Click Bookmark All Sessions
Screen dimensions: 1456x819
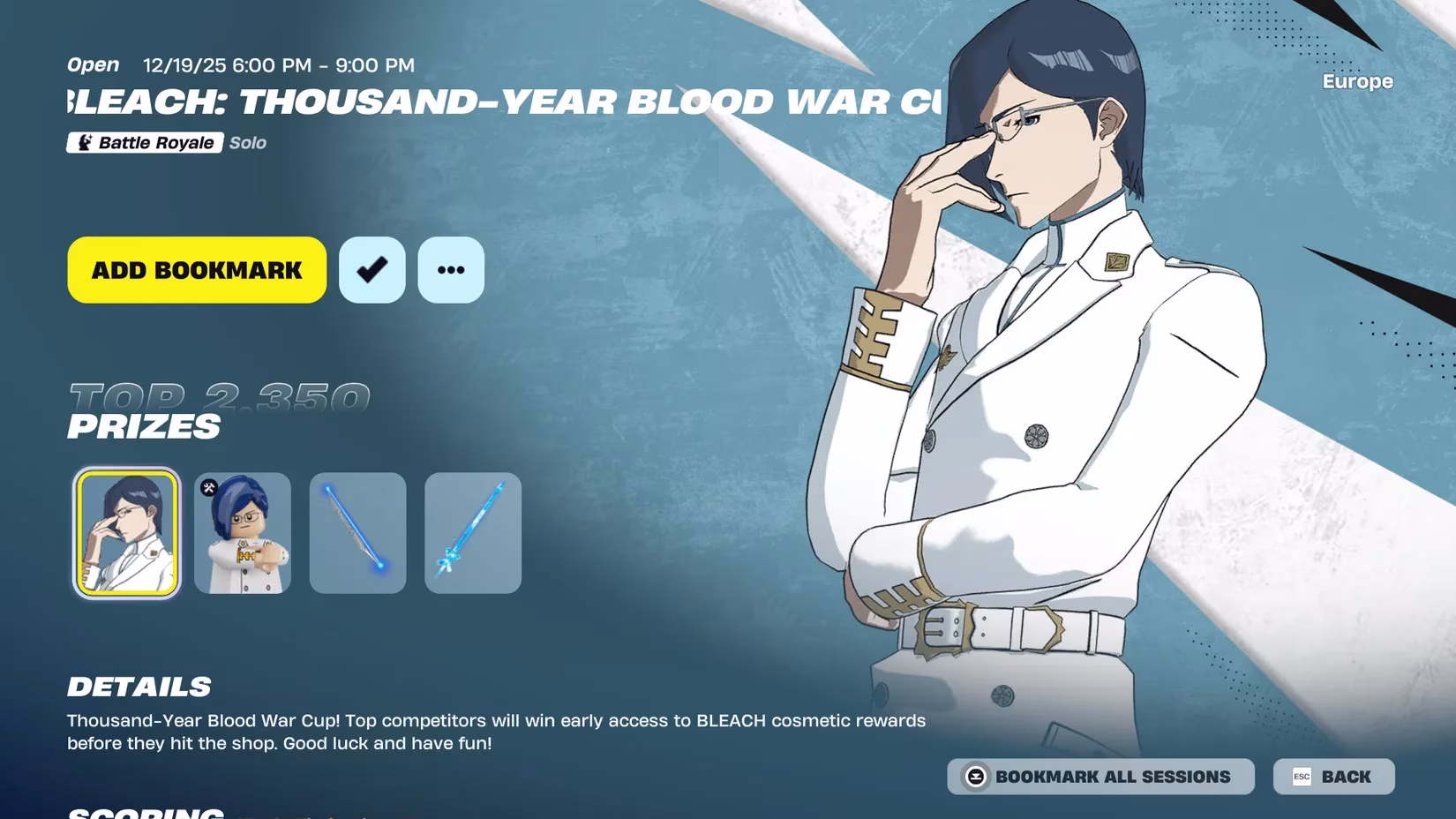click(1099, 777)
